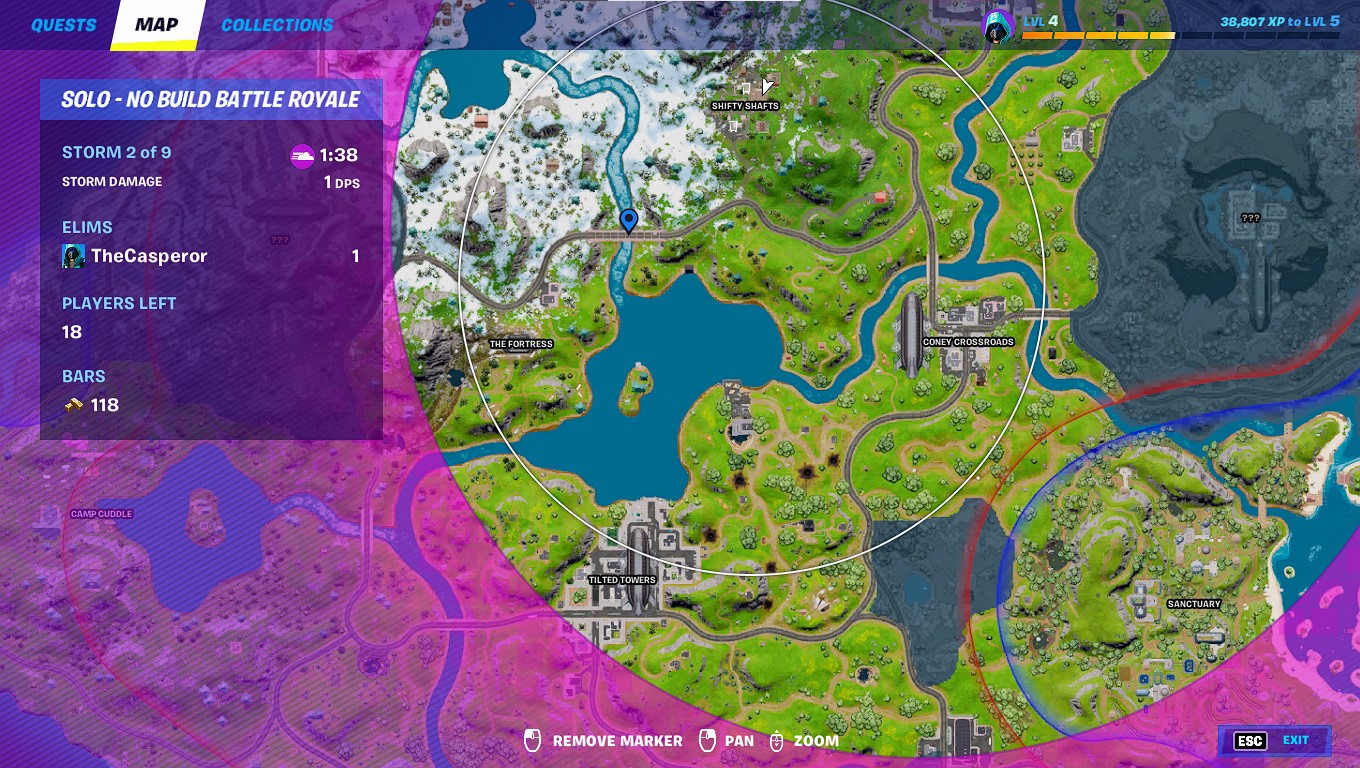Click the Coney Crossroads location label

point(968,341)
